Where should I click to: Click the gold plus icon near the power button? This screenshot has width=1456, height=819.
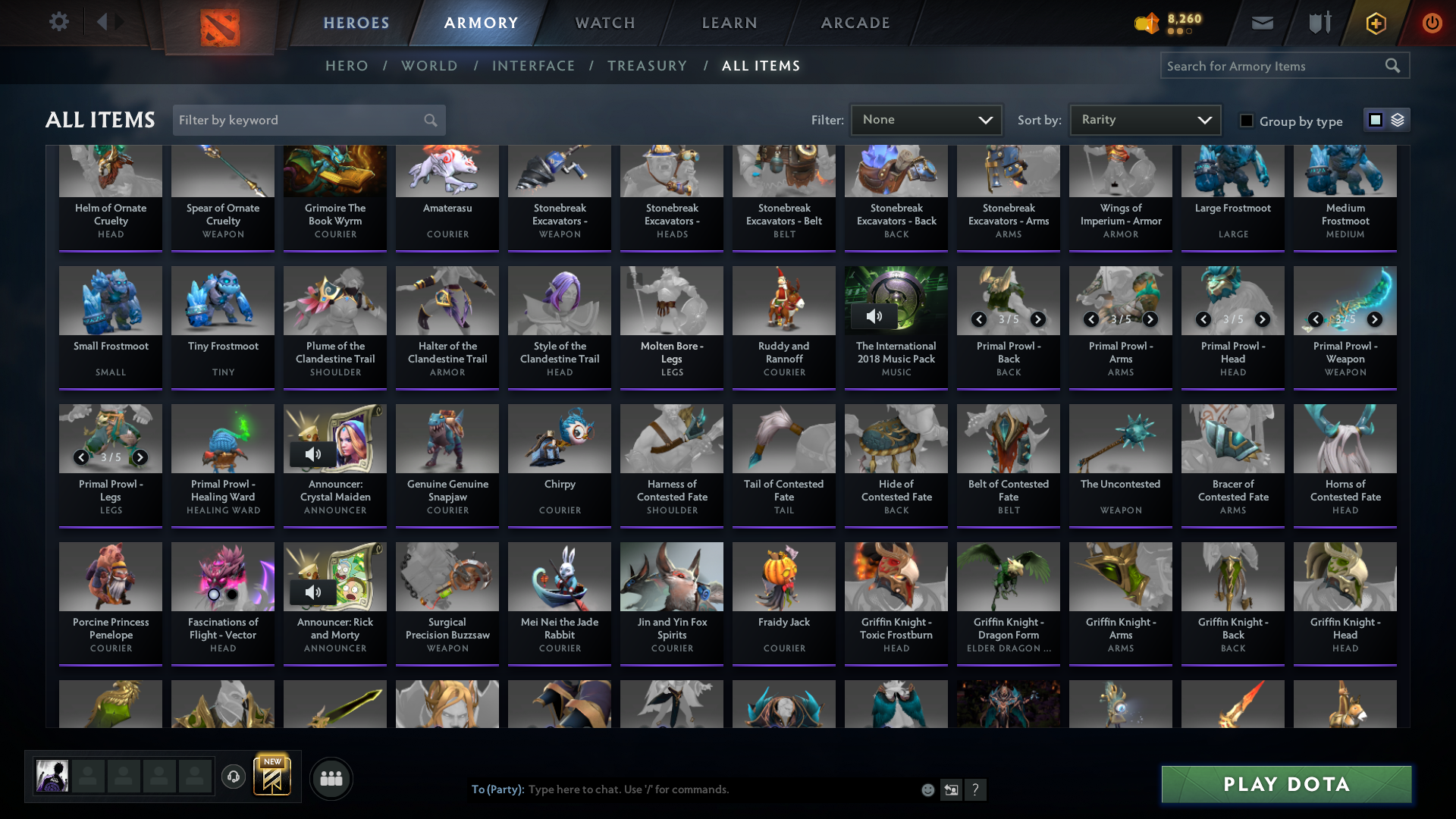pos(1375,23)
